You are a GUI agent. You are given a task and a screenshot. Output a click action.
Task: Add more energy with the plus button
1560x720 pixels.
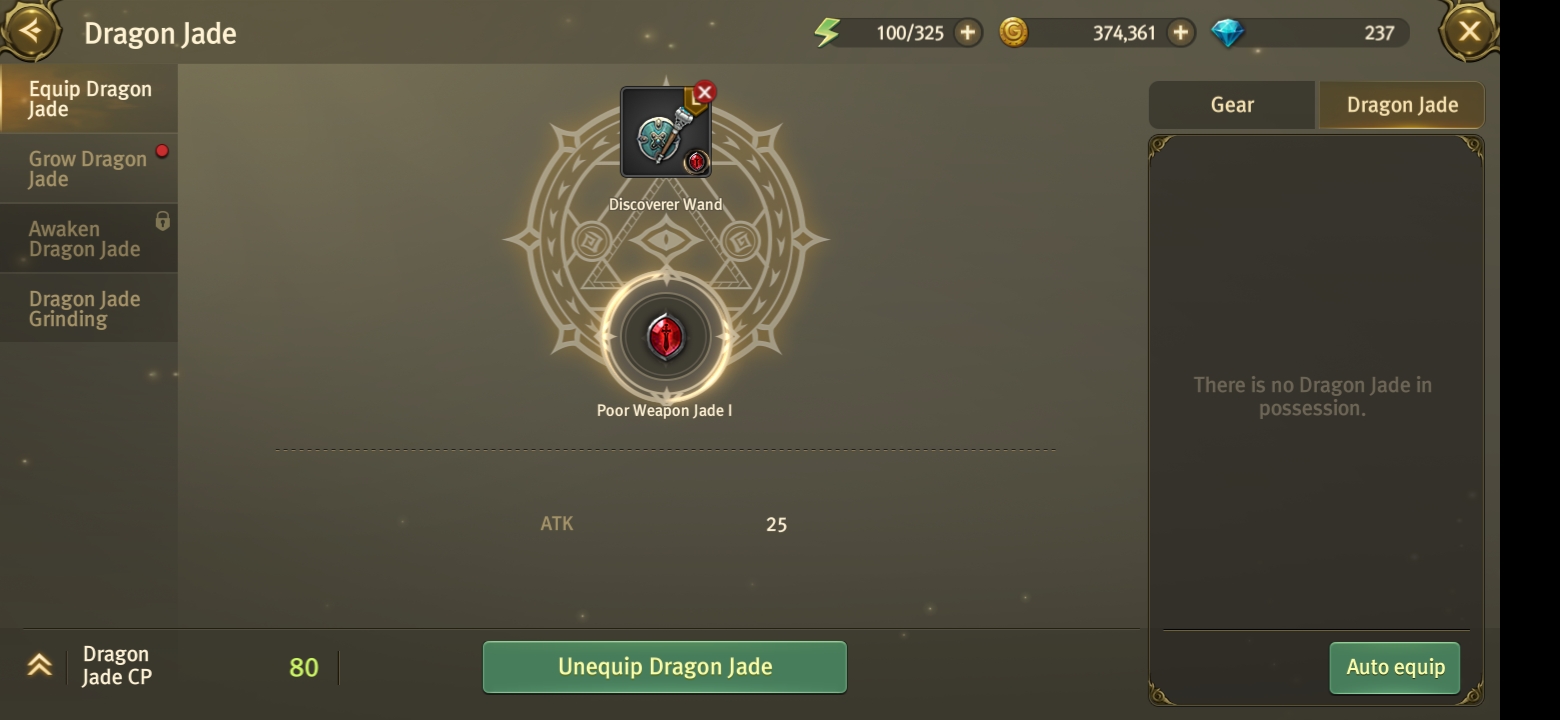tap(967, 33)
